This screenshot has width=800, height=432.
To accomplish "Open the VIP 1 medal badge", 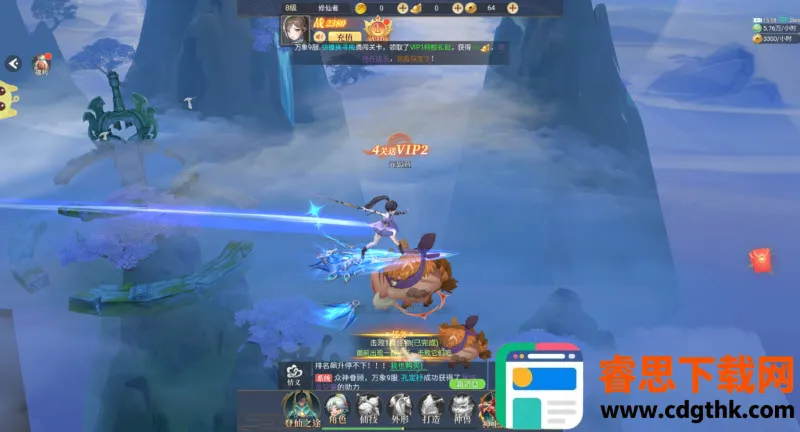I will (x=378, y=28).
